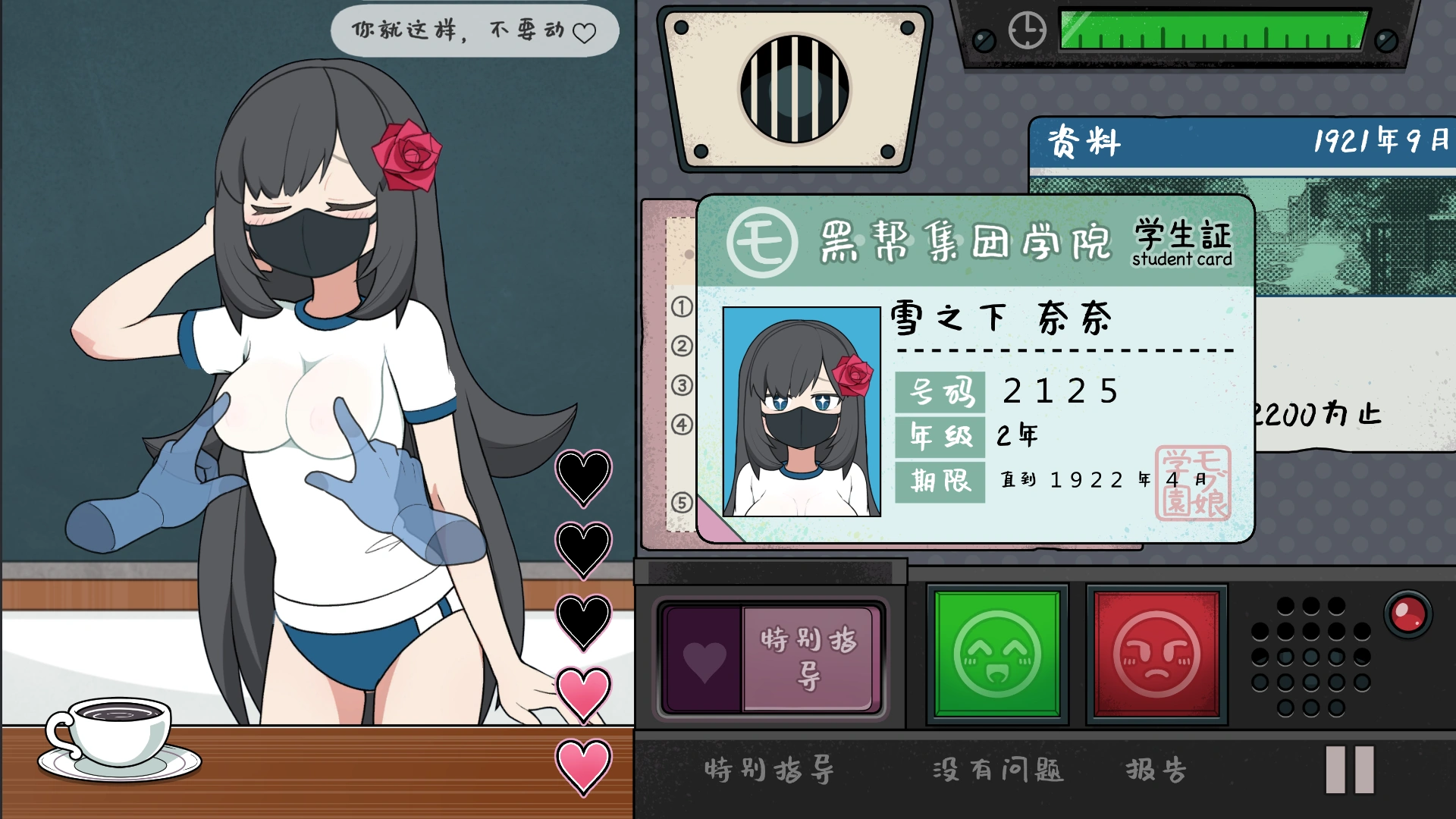Click the green time gauge at the top
This screenshot has width=1456, height=819.
click(x=1213, y=30)
